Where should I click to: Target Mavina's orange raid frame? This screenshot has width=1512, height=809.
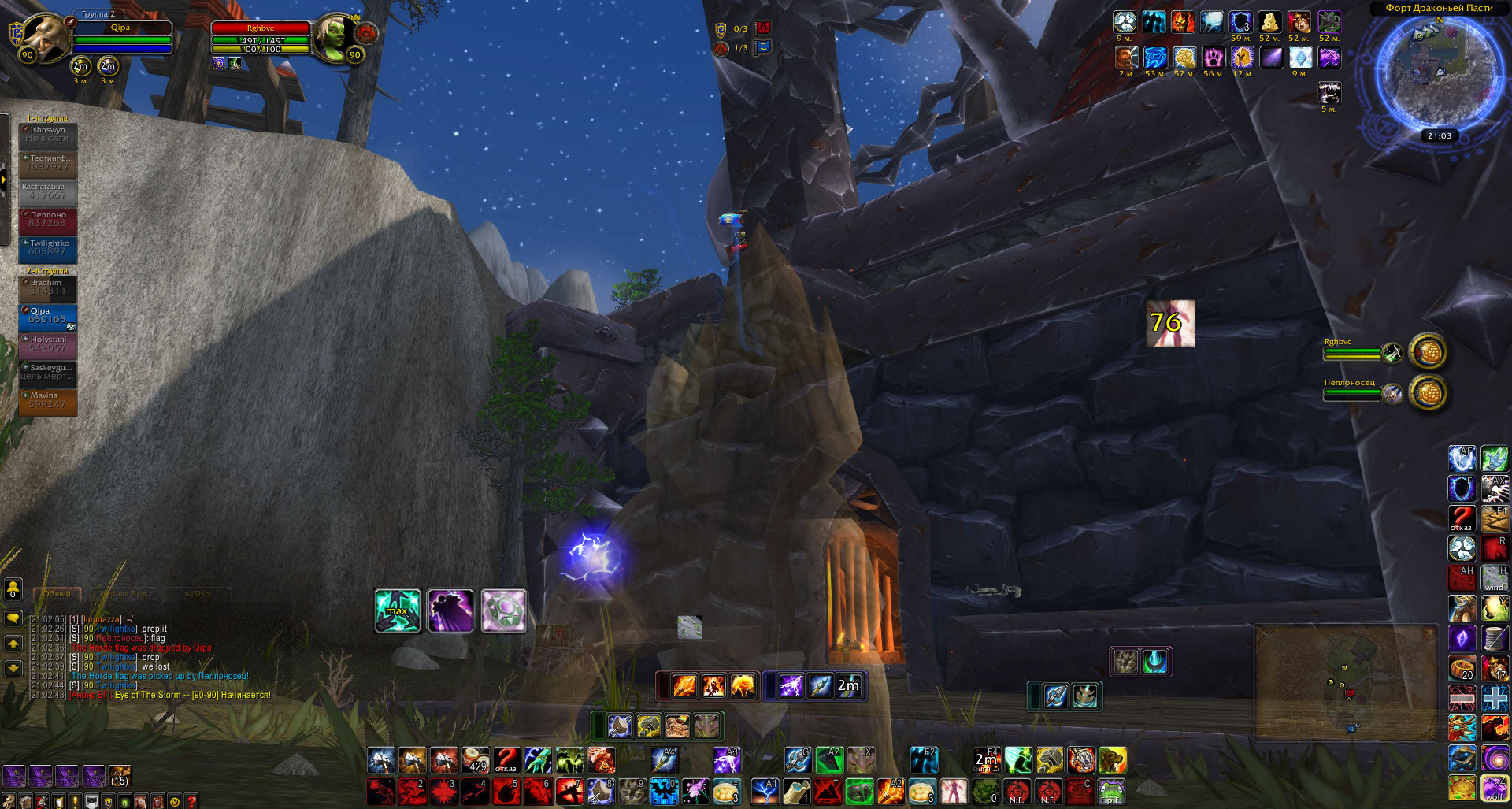point(48,400)
